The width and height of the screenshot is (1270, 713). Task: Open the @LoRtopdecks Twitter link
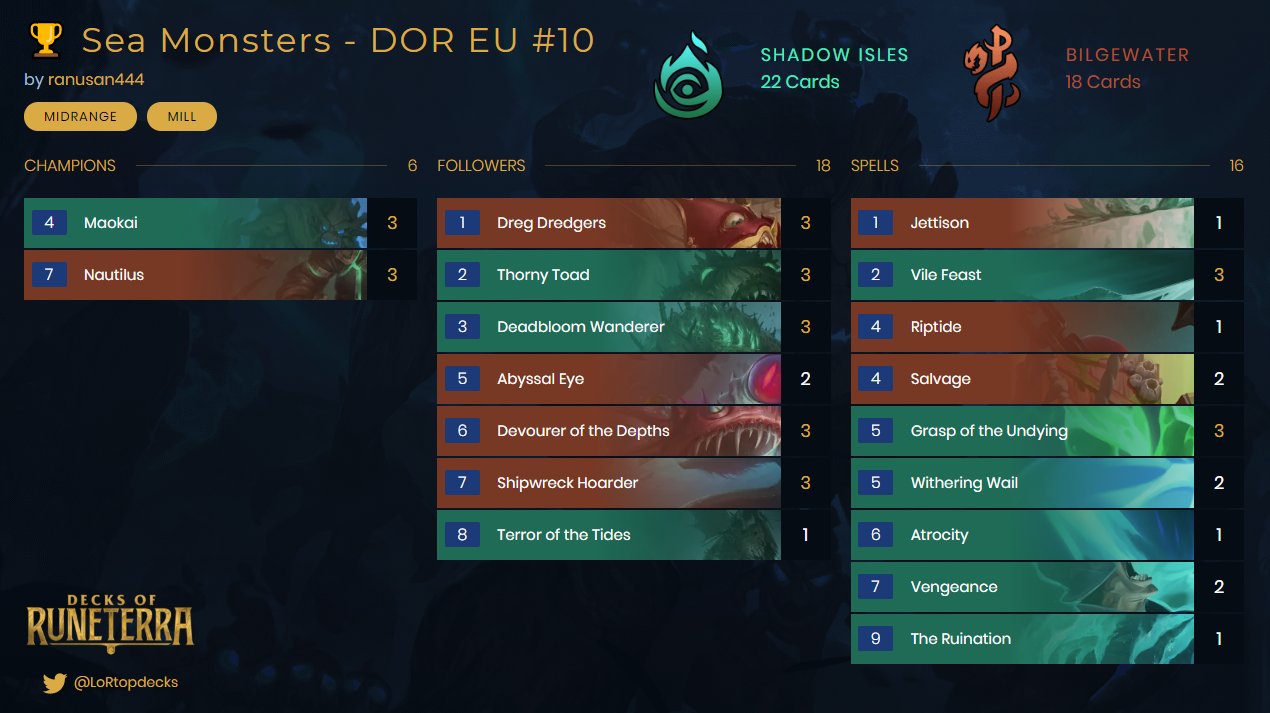(x=125, y=682)
